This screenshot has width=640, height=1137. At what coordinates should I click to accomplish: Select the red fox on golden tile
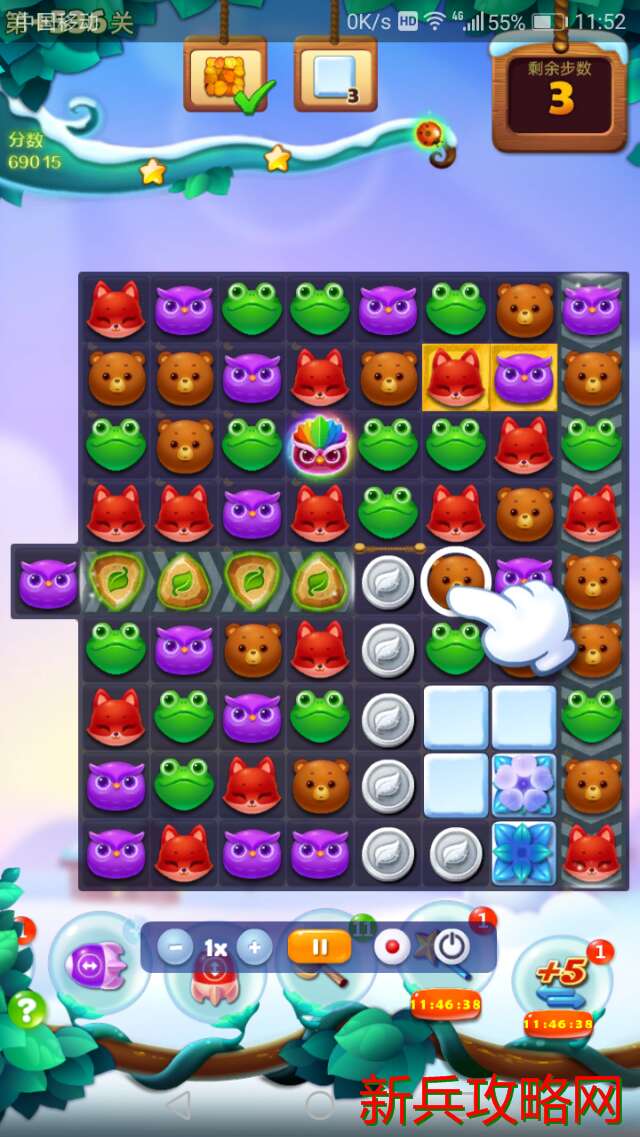tap(456, 377)
